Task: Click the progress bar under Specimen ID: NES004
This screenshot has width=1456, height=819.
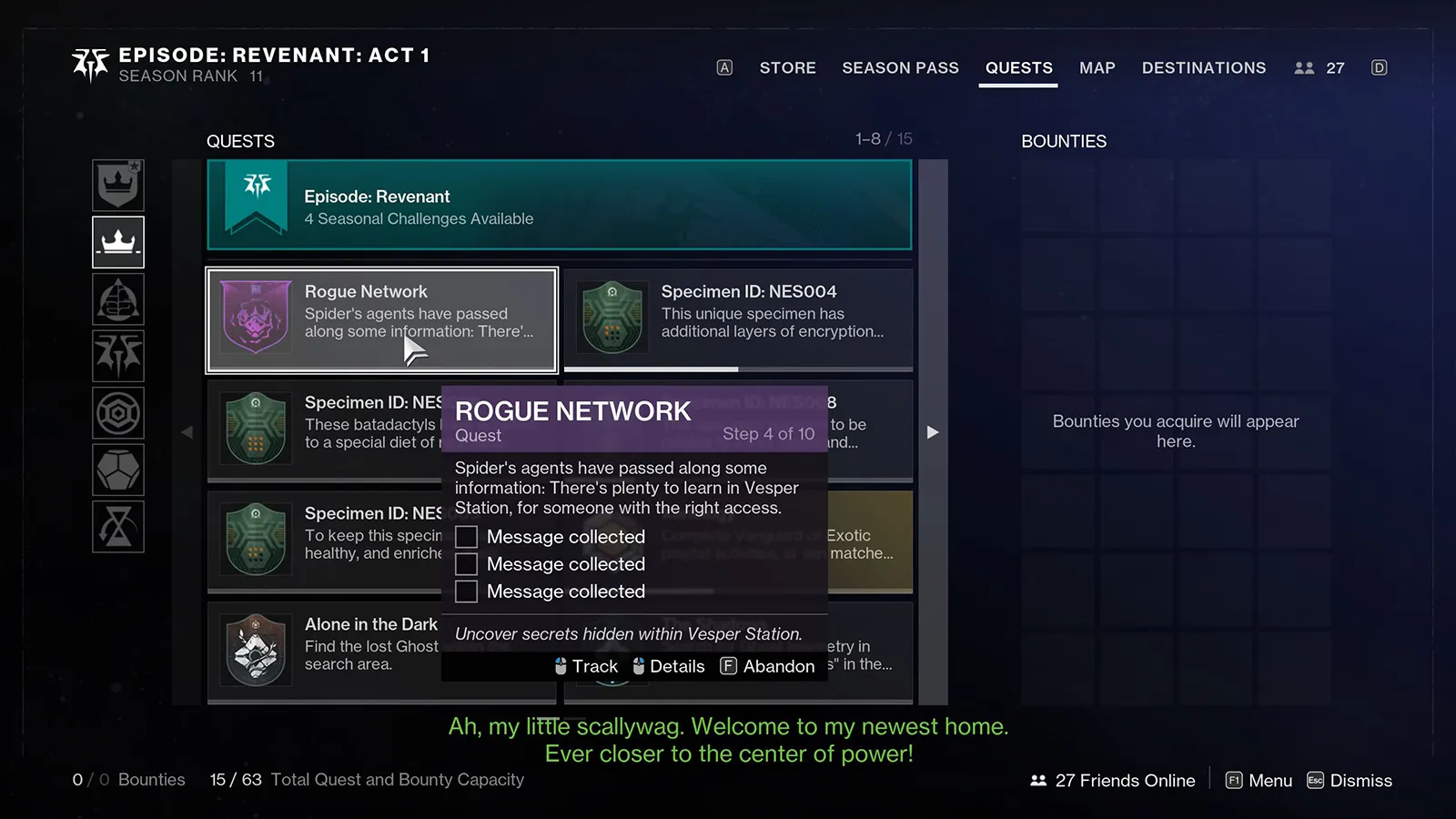Action: point(737,368)
